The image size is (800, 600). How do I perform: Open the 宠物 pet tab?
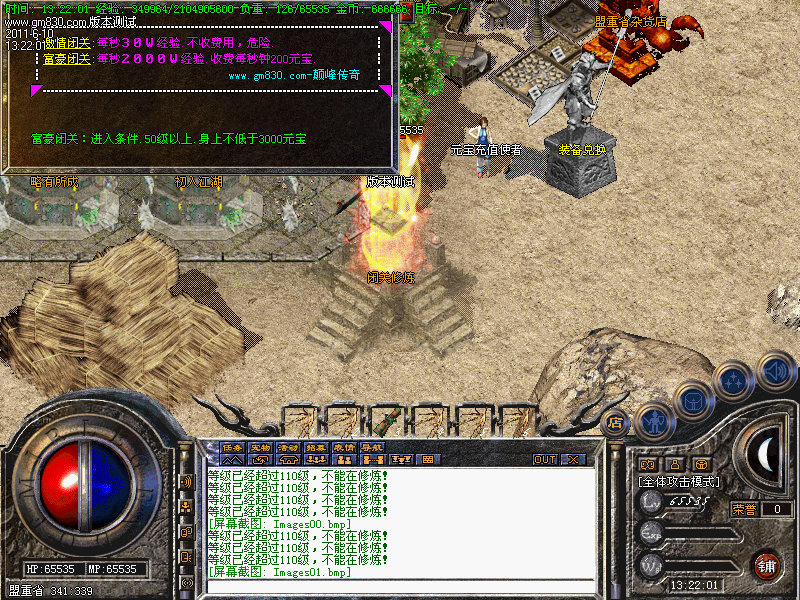click(261, 447)
